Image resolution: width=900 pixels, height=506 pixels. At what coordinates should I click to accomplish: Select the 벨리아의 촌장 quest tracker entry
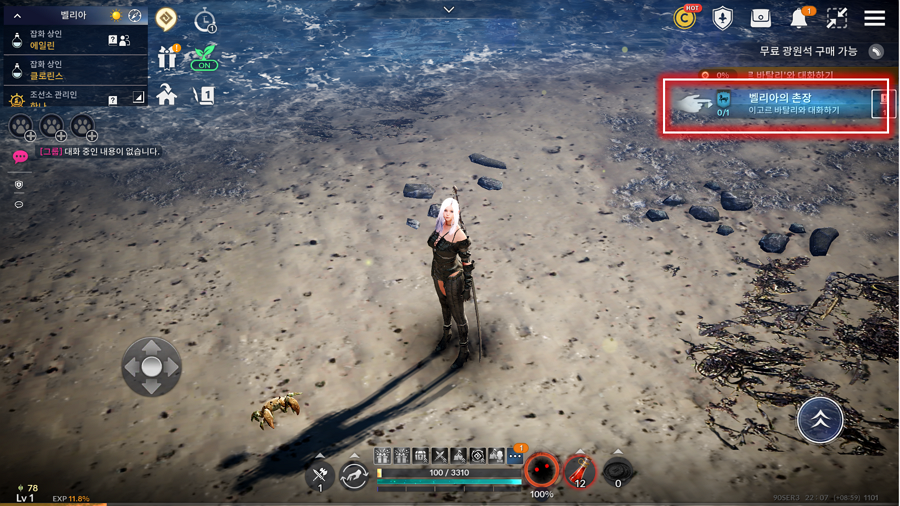776,103
